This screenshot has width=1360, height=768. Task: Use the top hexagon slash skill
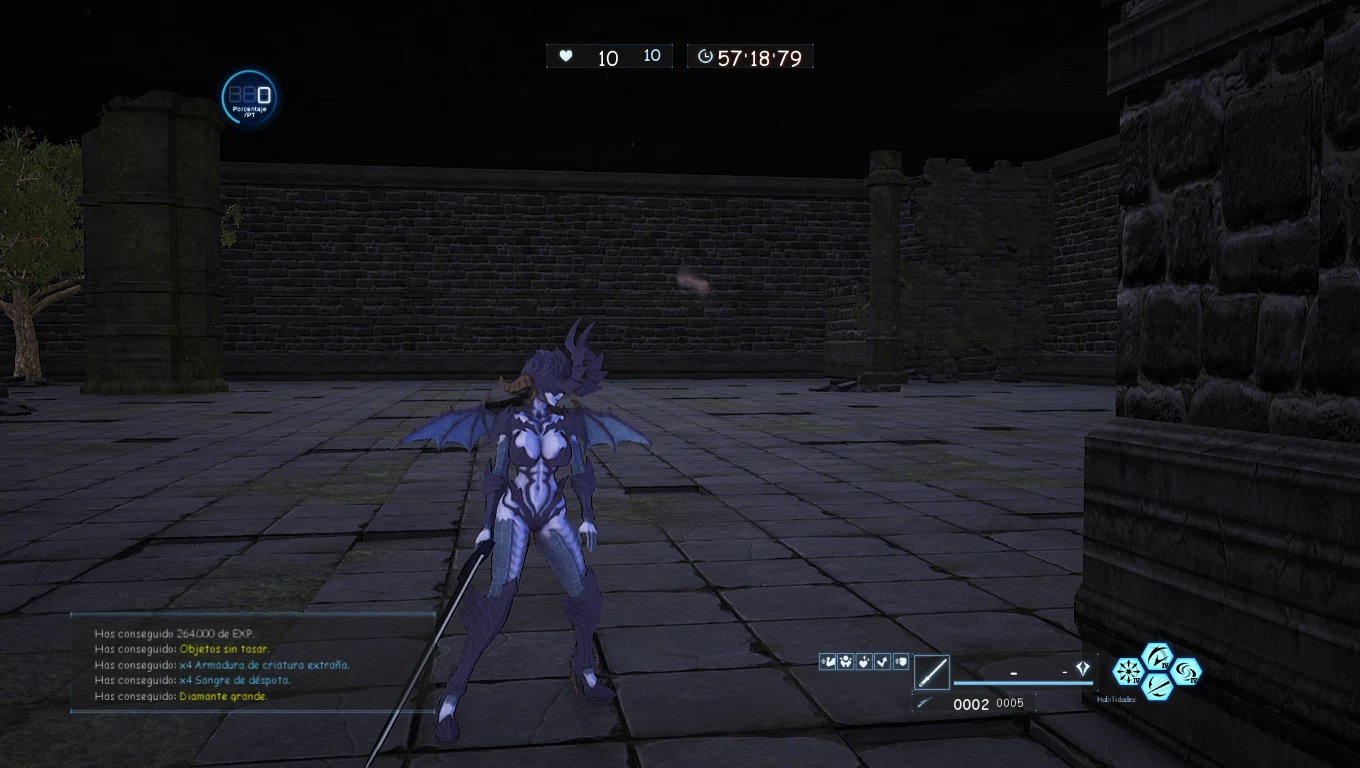point(1157,658)
